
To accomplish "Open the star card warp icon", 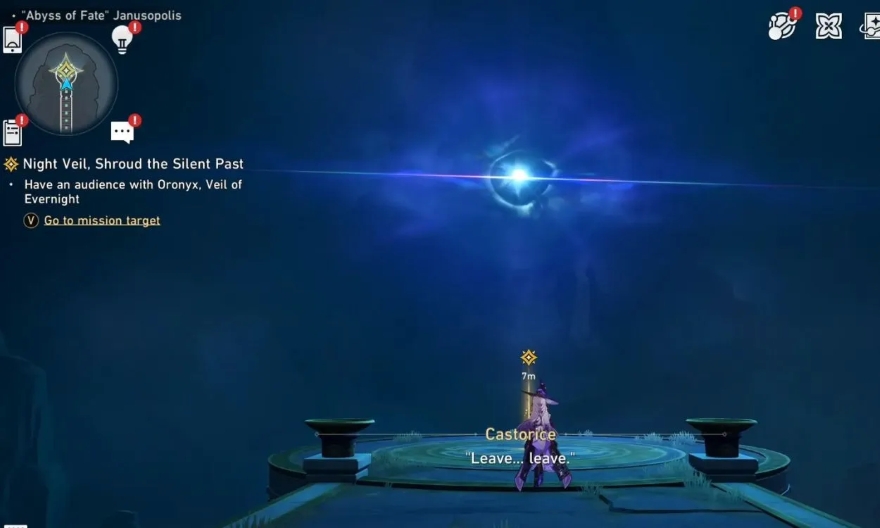I will click(x=870, y=26).
